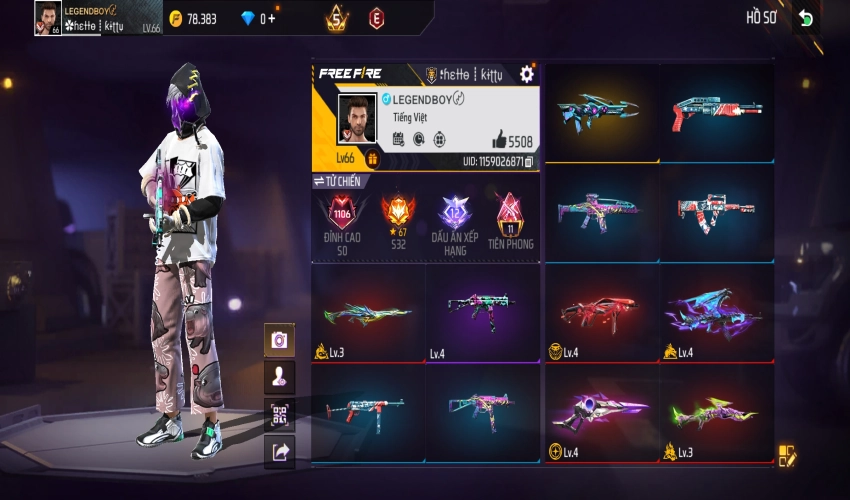Copy the player UID
This screenshot has width=850, height=500.
point(529,161)
